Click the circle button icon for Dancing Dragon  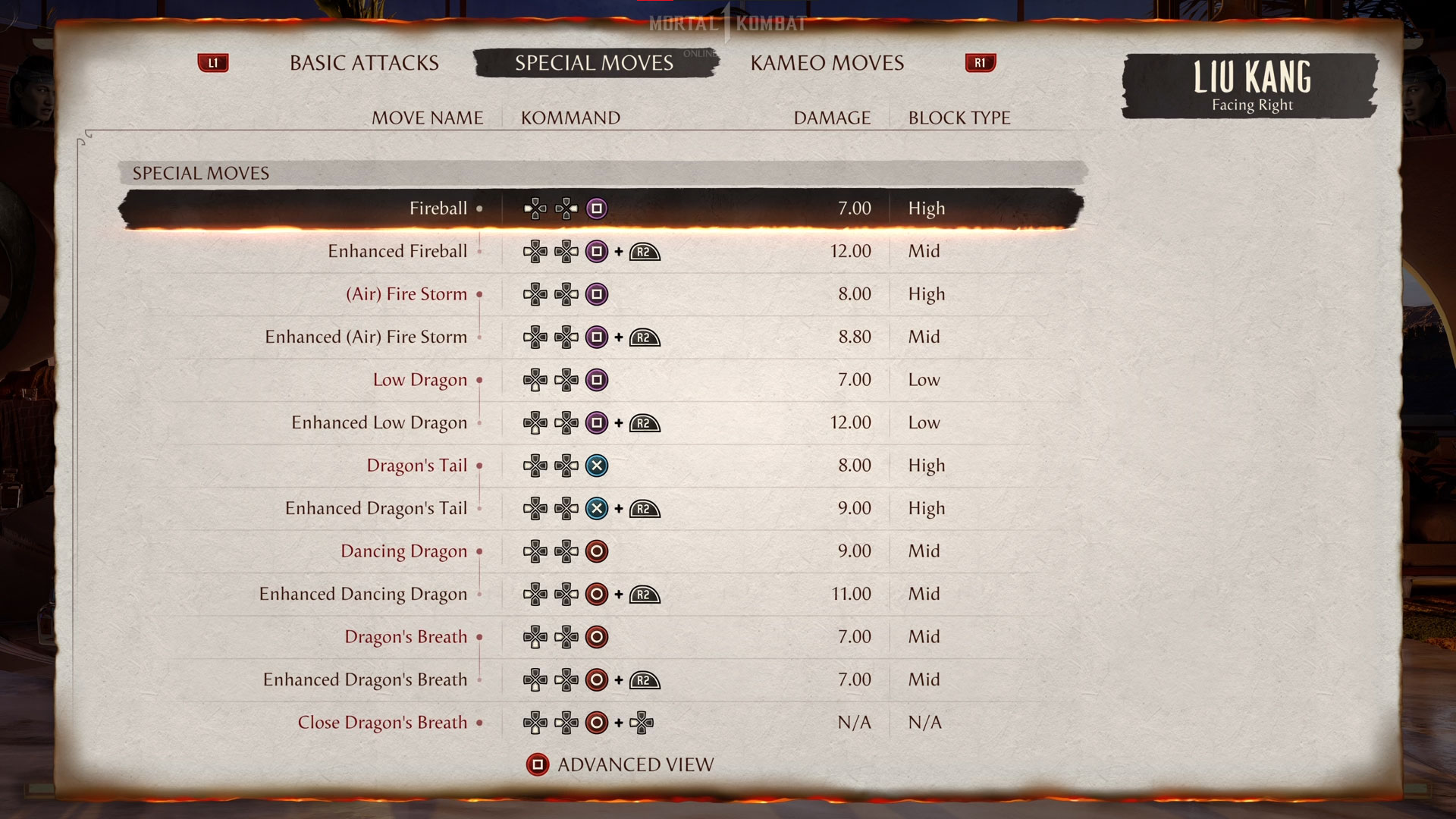(597, 551)
